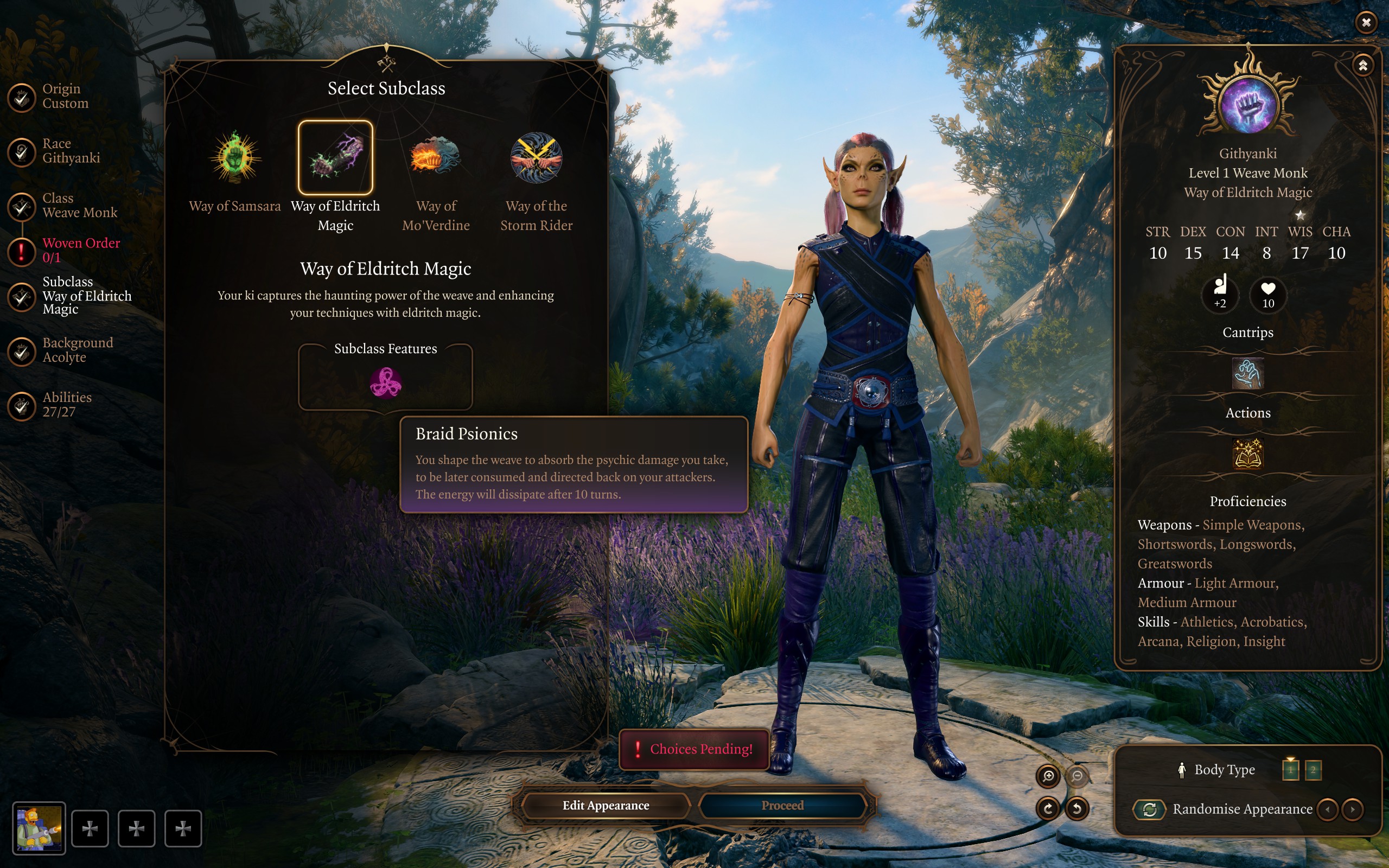Screen dimensions: 1389x868
Task: Pick the Way of Mo'Verdine subclass
Action: coord(436,158)
